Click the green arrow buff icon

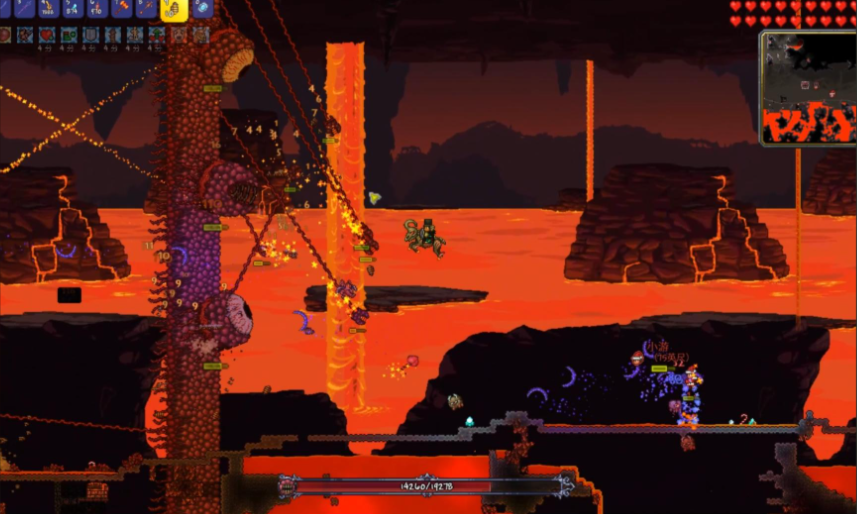pyautogui.click(x=157, y=35)
